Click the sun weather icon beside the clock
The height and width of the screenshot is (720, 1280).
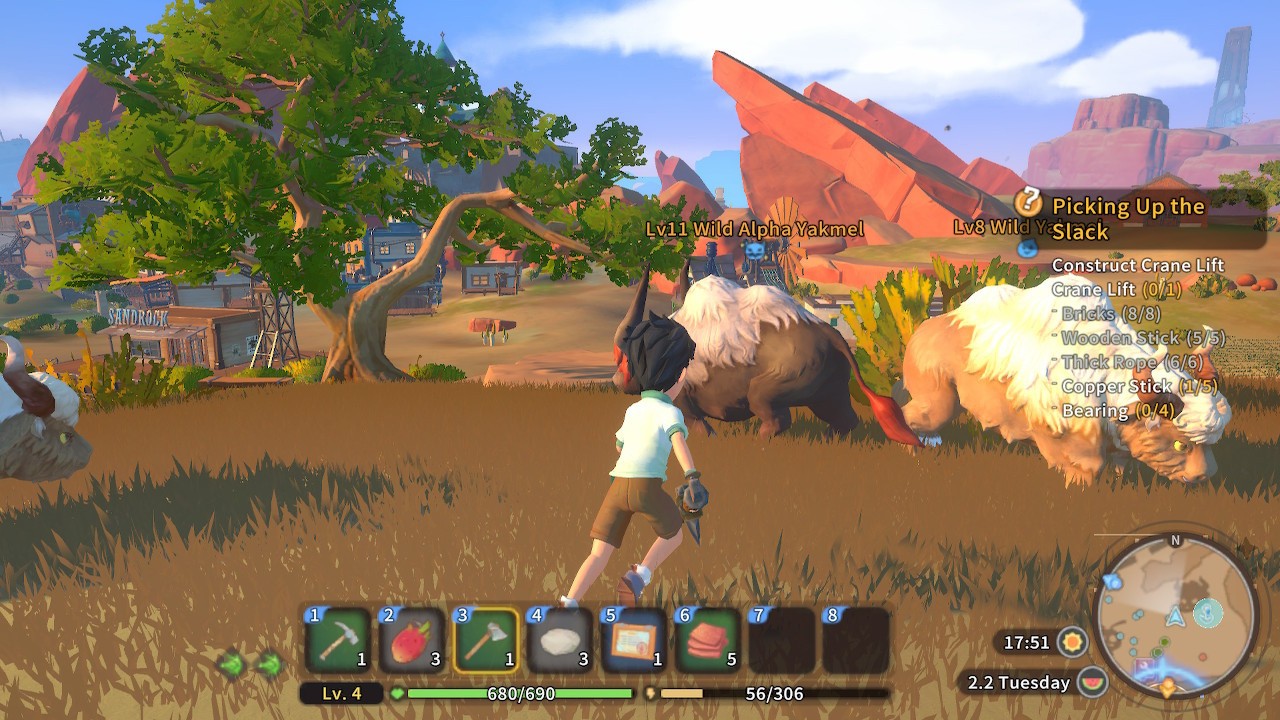[x=1074, y=641]
